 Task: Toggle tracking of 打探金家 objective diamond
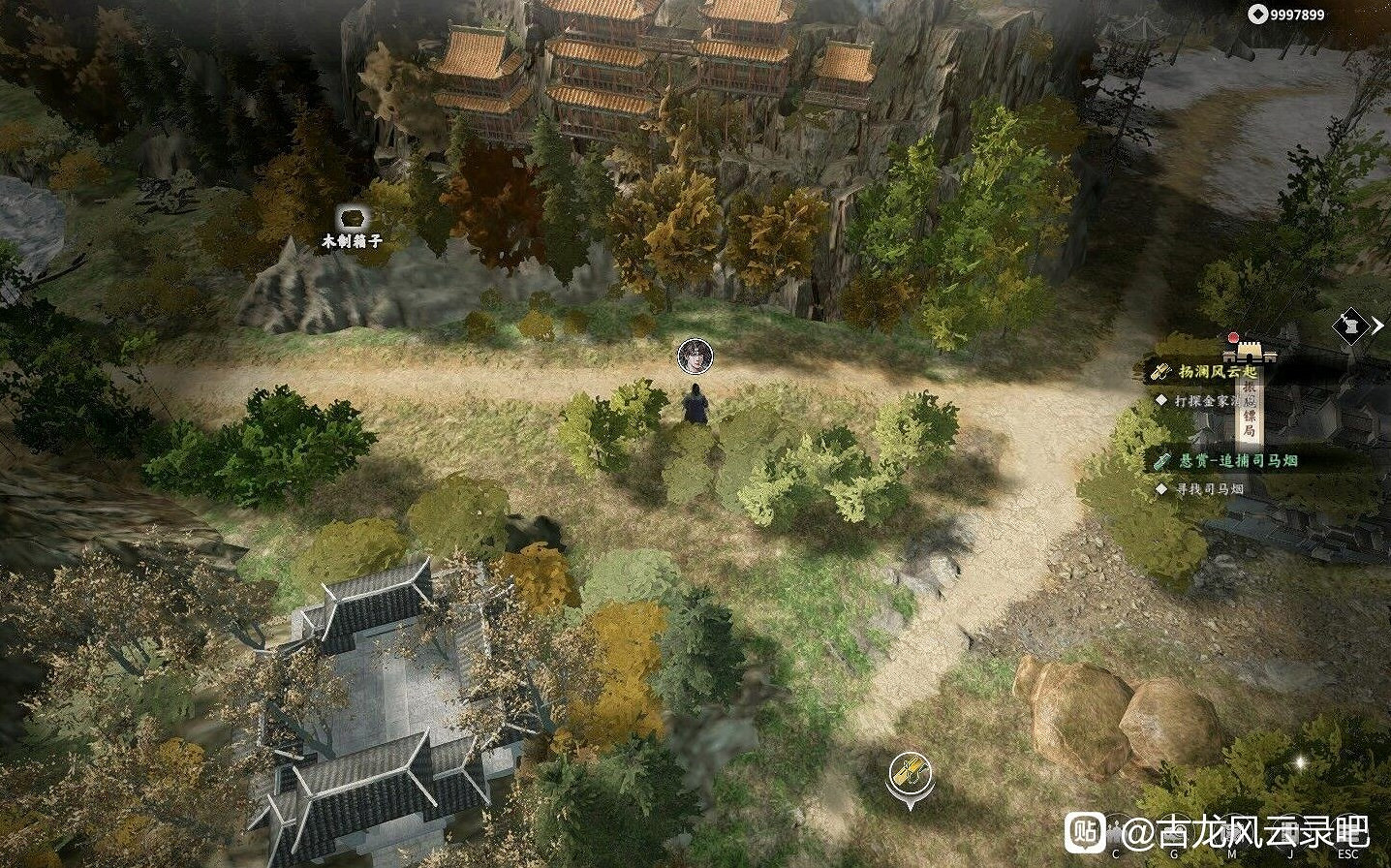click(x=1162, y=401)
